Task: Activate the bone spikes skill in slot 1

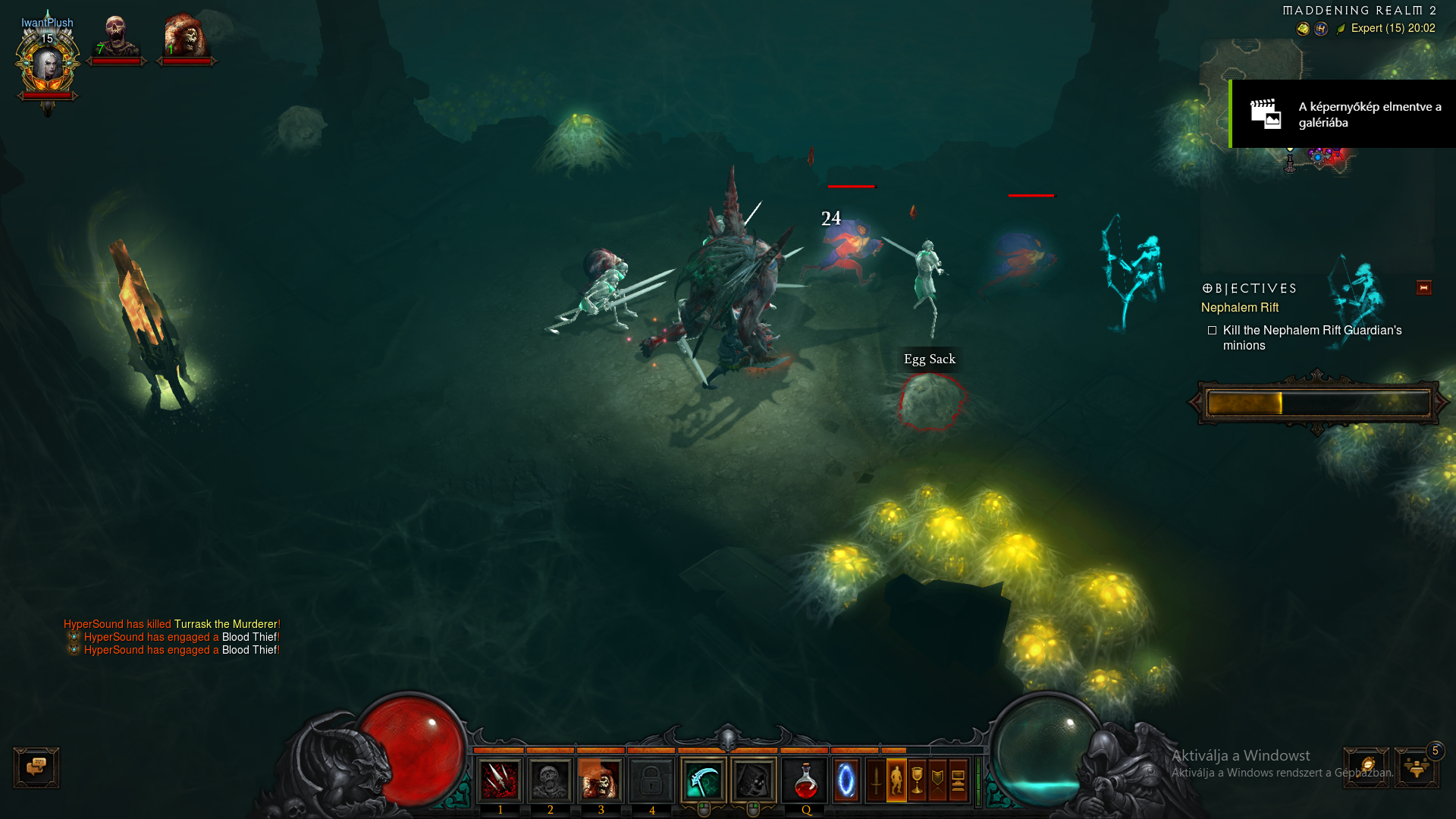Action: click(500, 780)
